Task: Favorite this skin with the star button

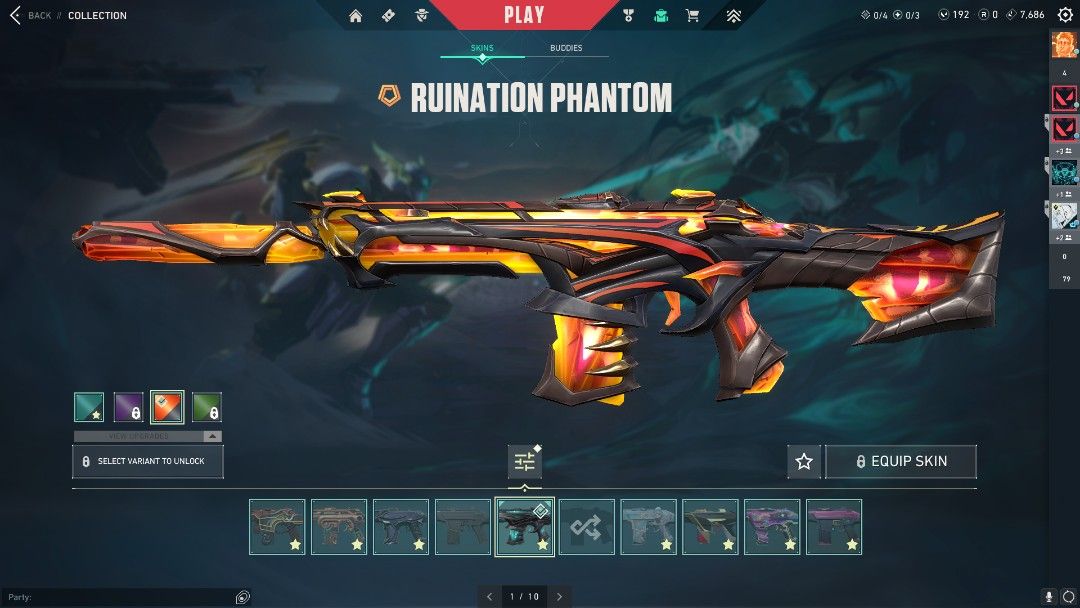Action: click(x=804, y=461)
